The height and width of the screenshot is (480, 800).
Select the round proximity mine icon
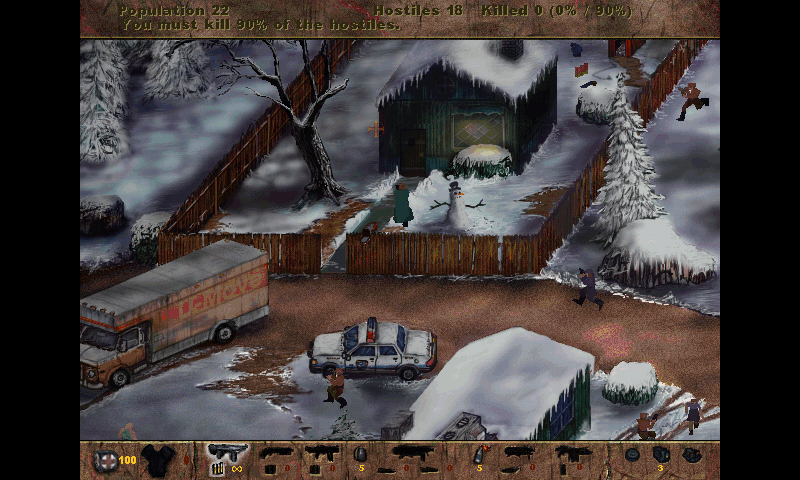pos(632,454)
